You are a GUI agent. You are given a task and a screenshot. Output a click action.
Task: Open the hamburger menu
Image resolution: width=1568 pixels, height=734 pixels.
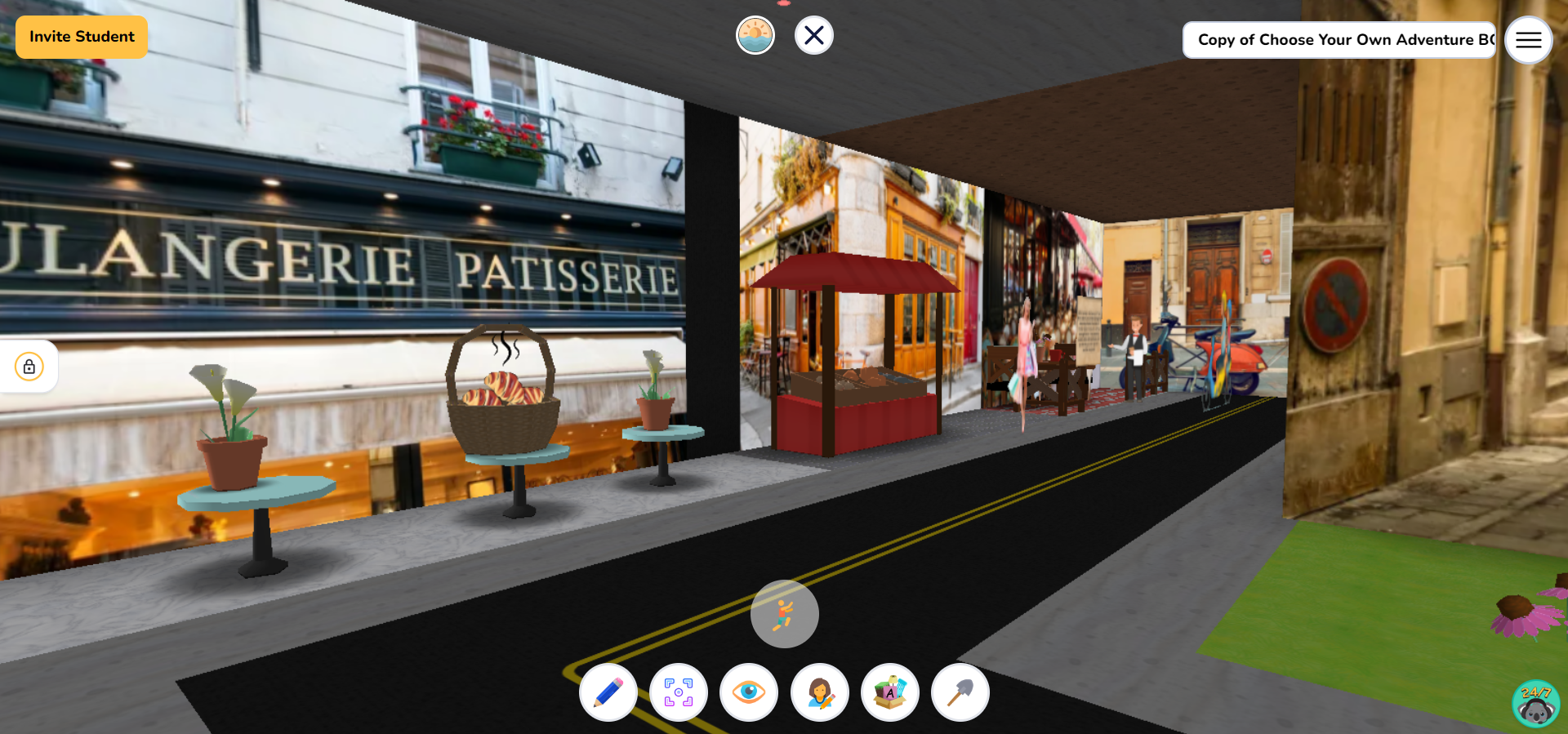pyautogui.click(x=1528, y=39)
